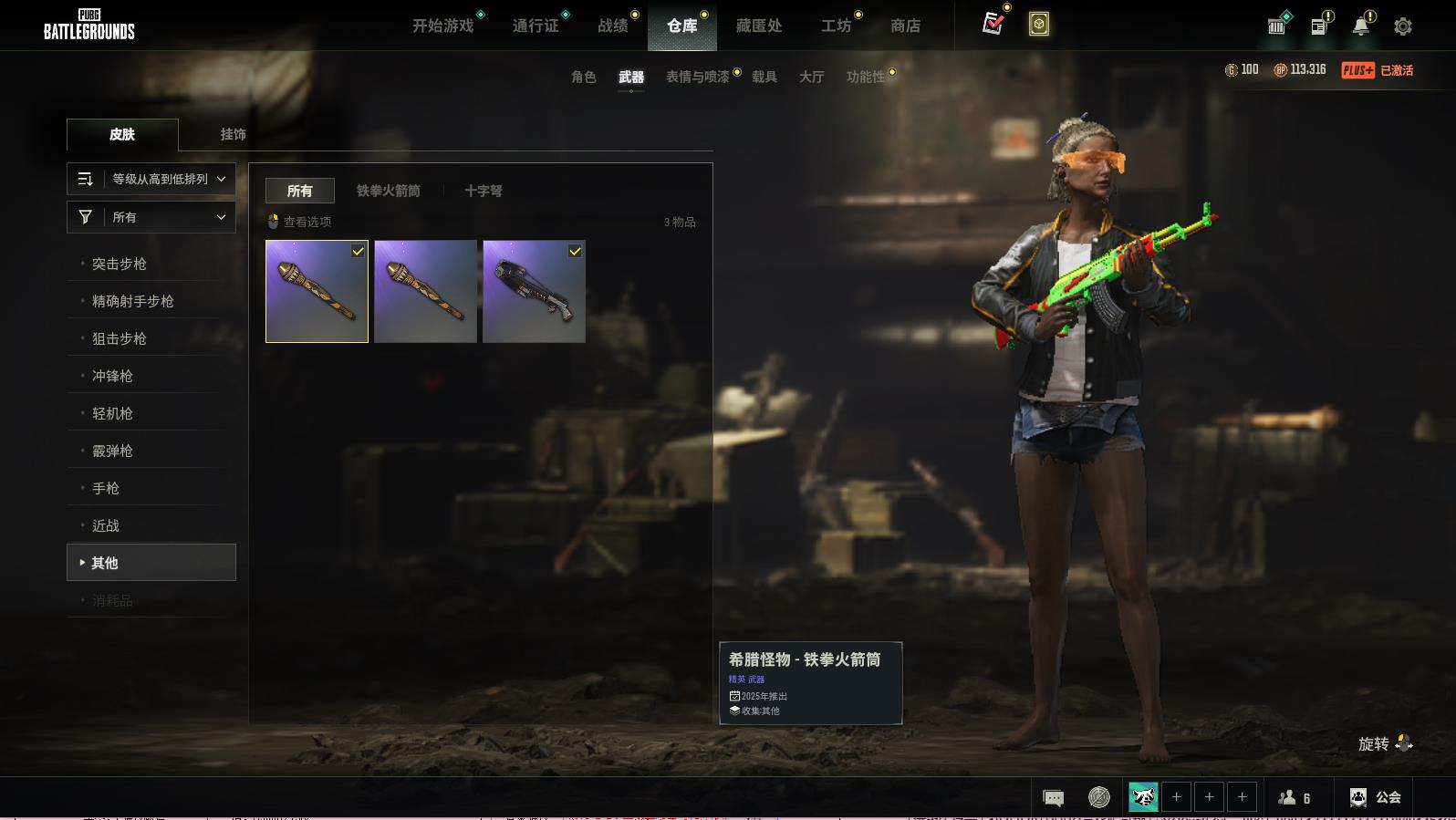Open the 工坊 workshop tab
This screenshot has width=1456, height=820.
[x=836, y=26]
